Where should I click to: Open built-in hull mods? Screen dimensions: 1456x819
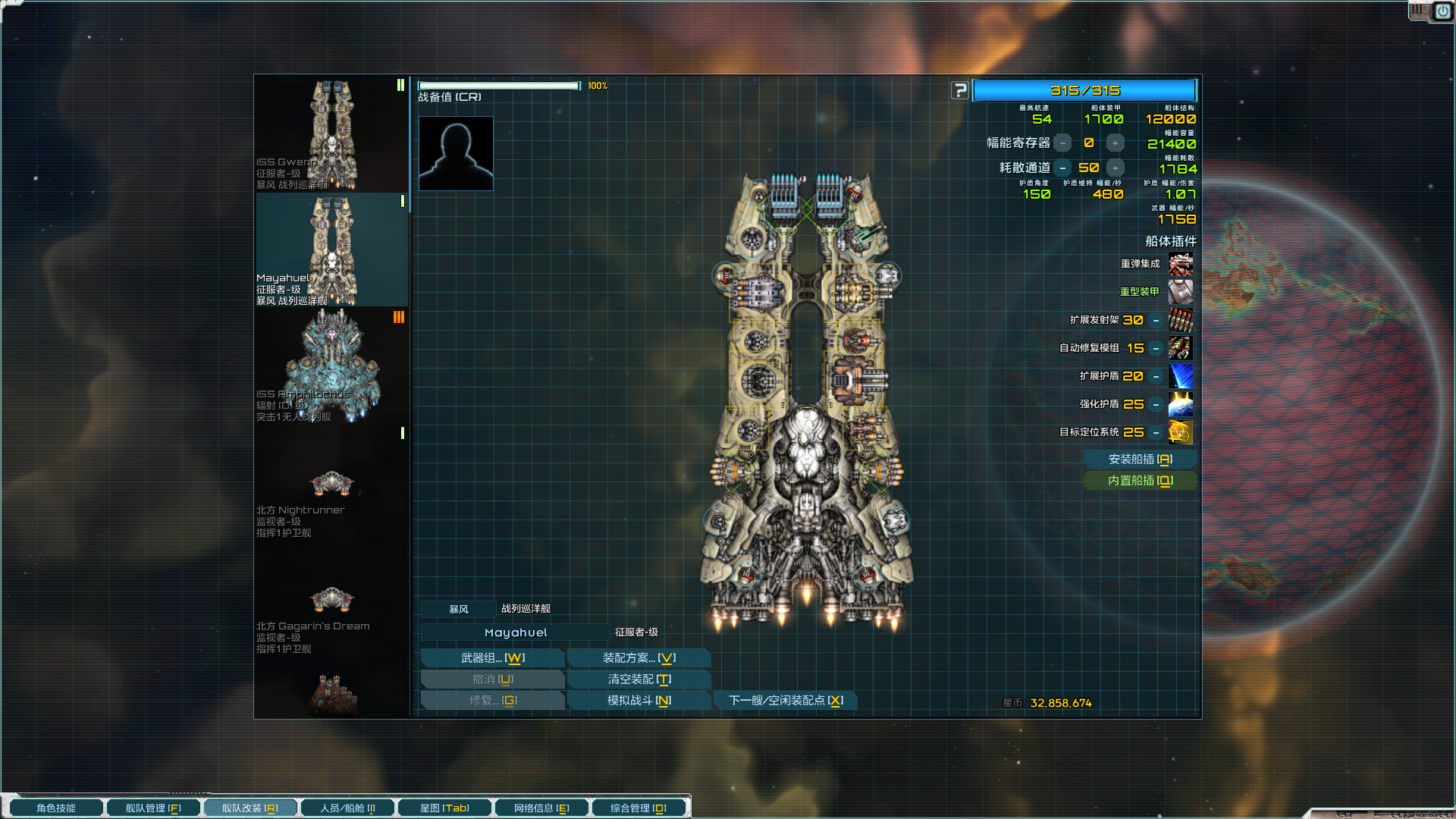click(x=1140, y=481)
